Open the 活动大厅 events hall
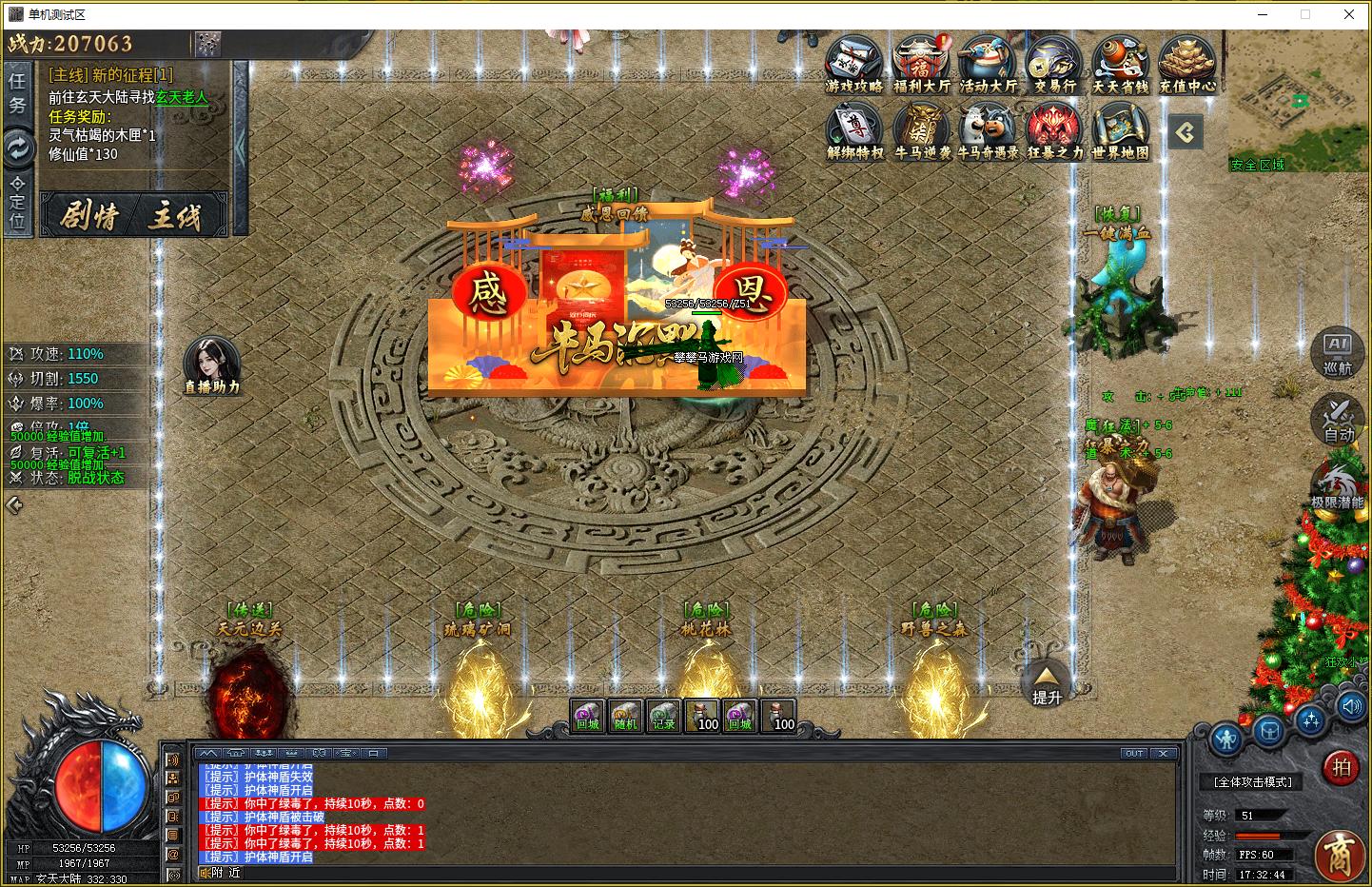This screenshot has height=887, width=1372. (x=988, y=63)
